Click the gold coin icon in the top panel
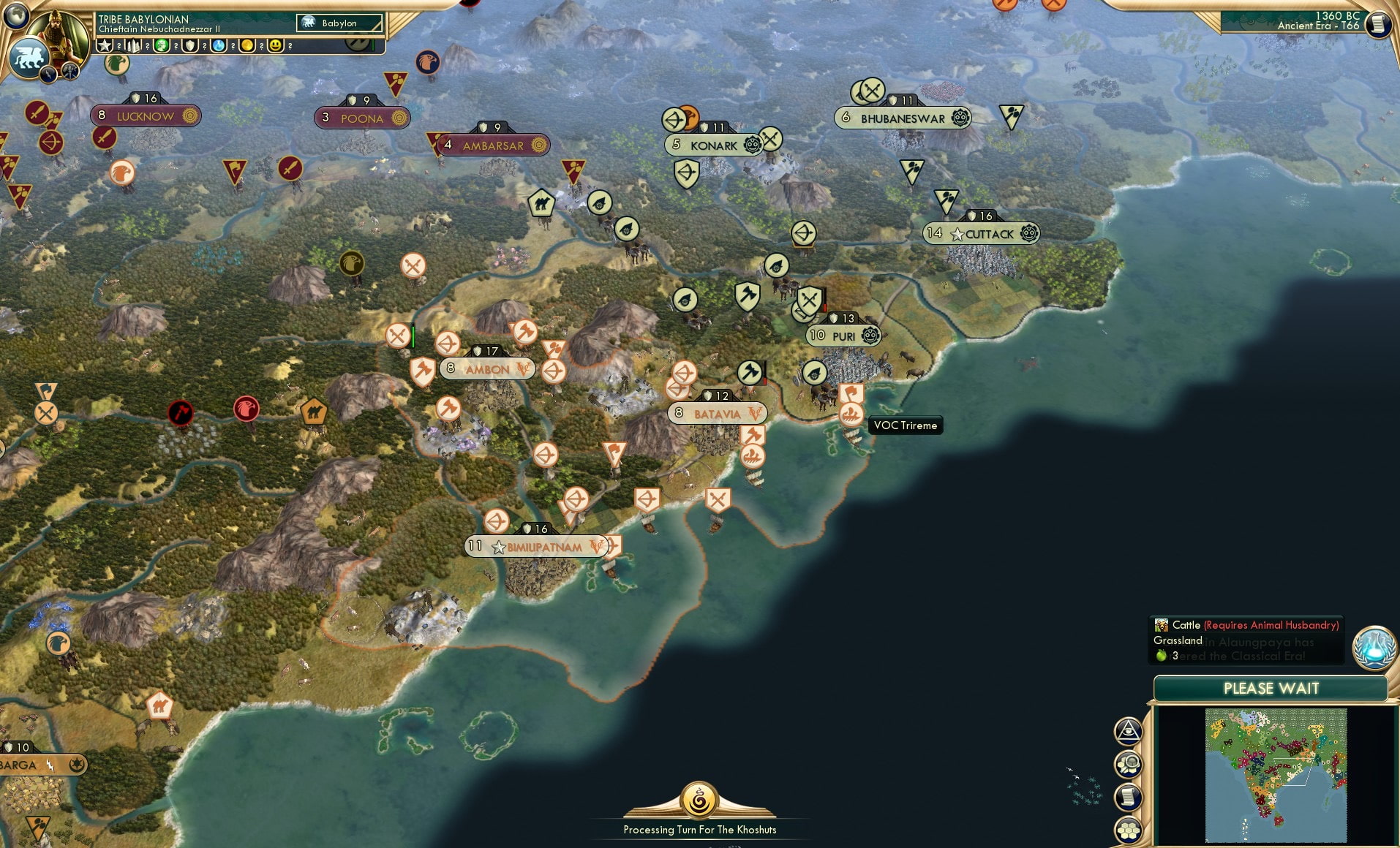1400x848 pixels. 247,45
